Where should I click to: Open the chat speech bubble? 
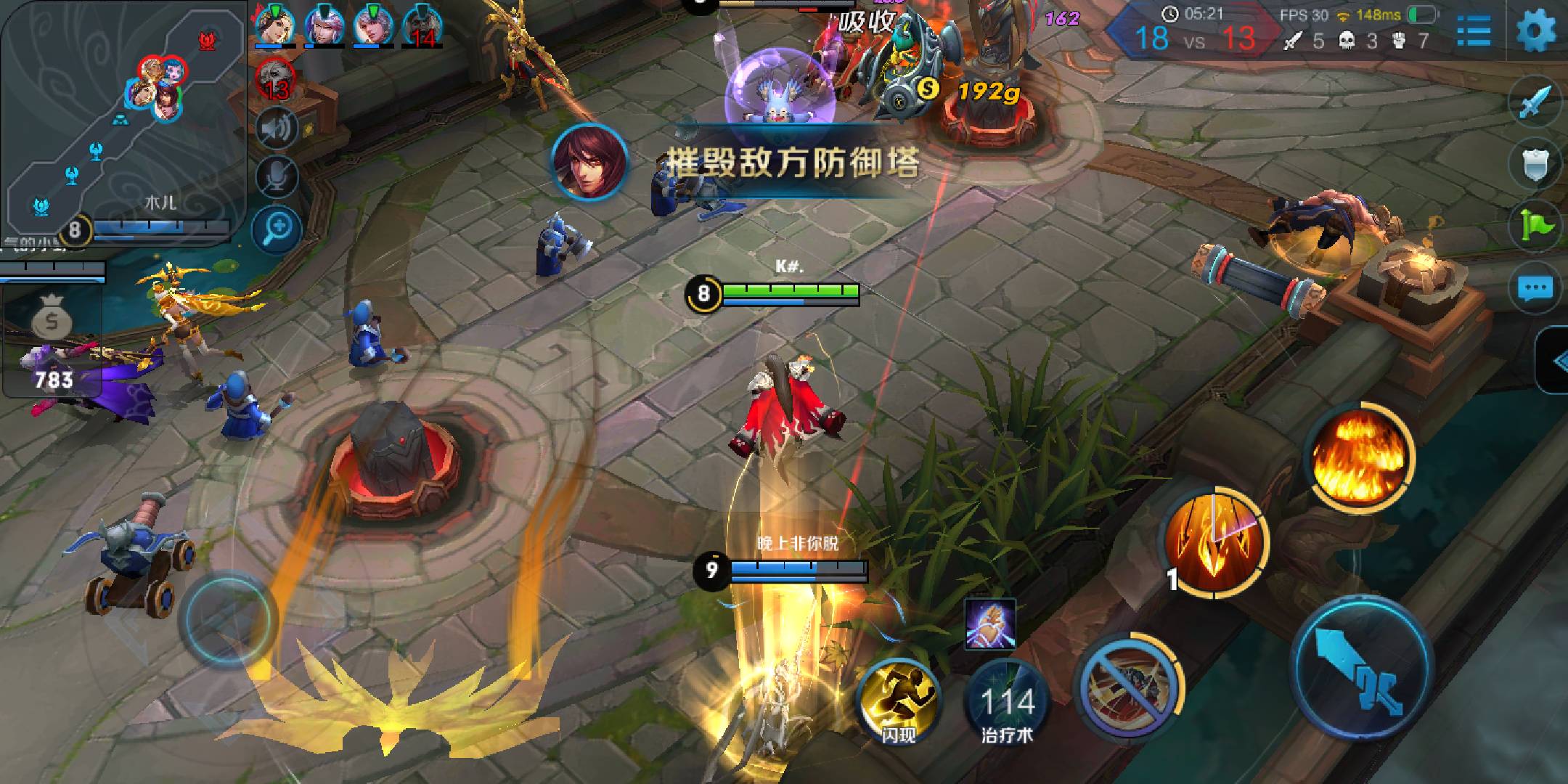coord(1535,289)
